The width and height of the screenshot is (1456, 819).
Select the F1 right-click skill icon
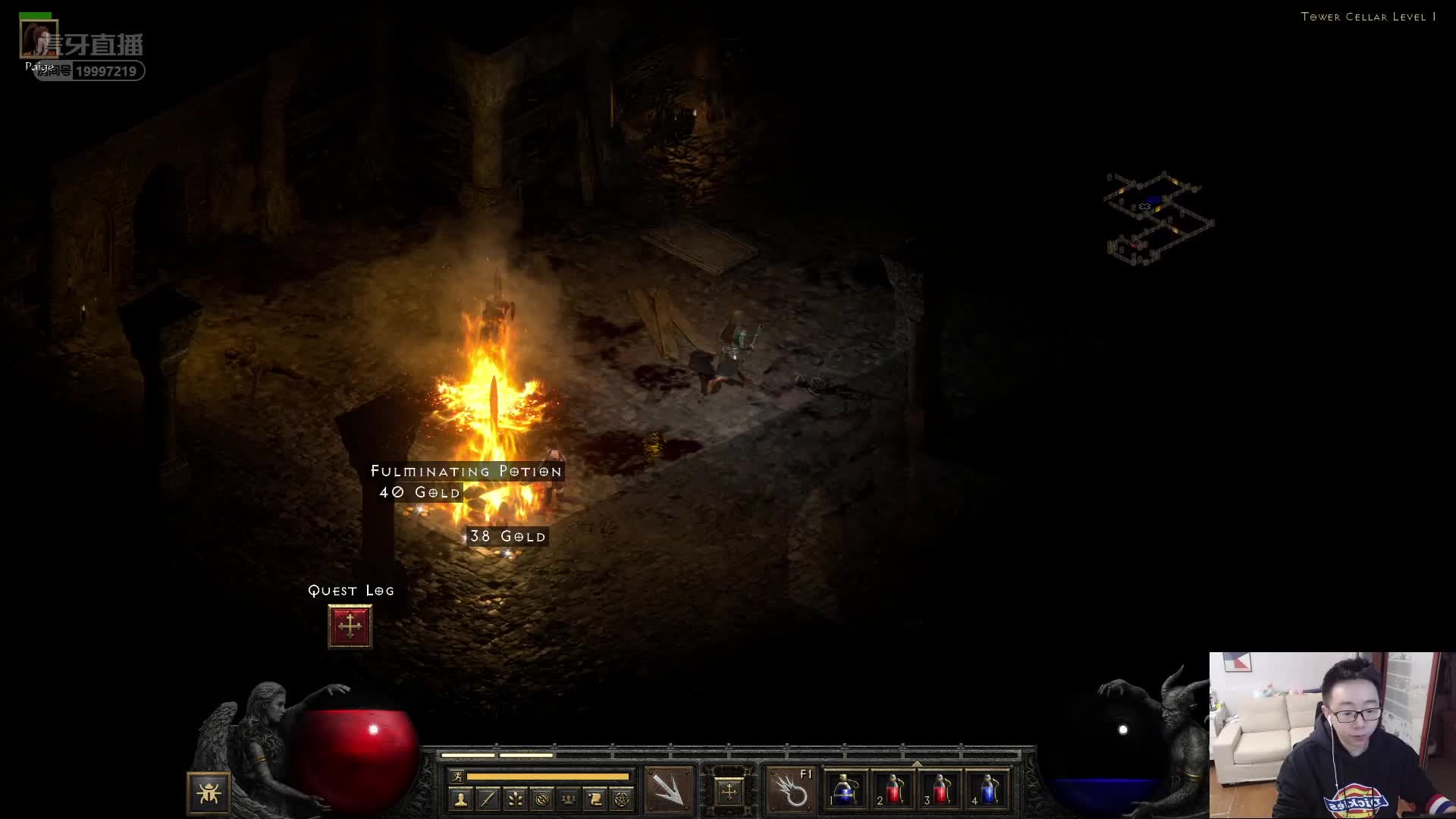(790, 790)
